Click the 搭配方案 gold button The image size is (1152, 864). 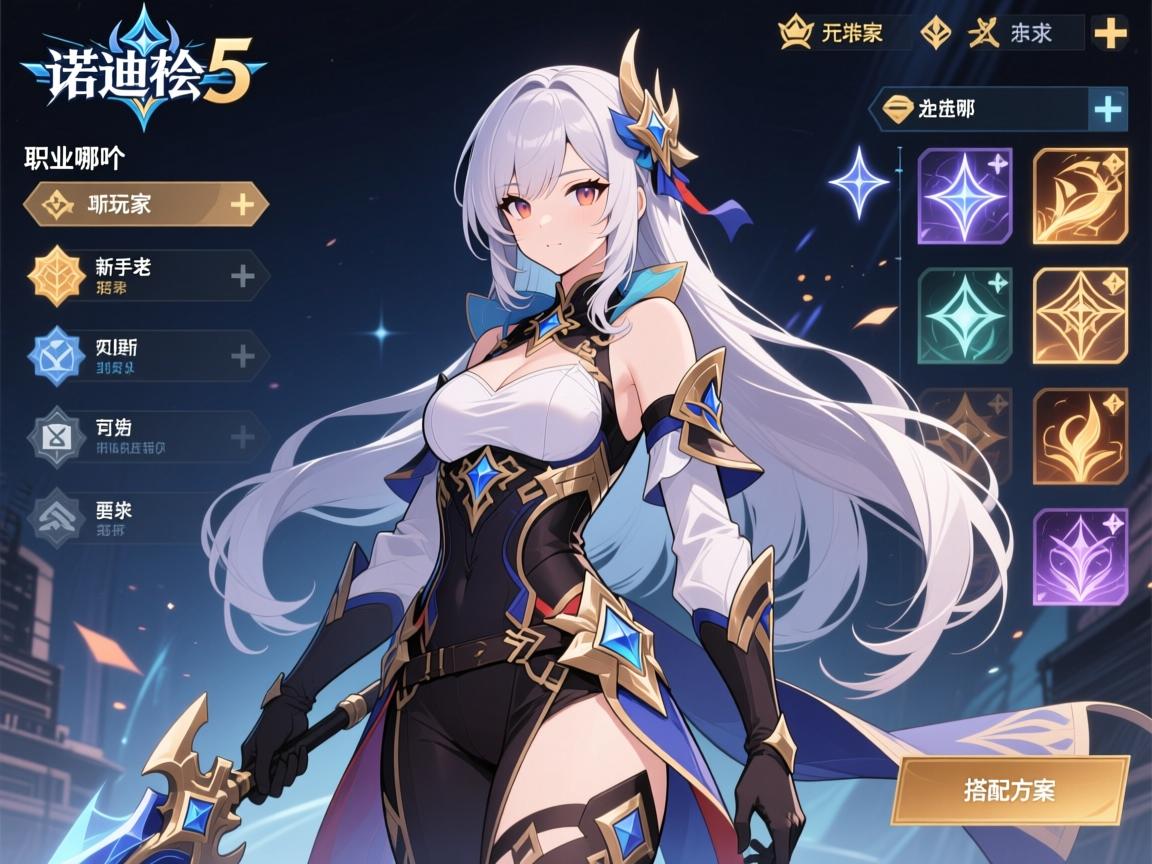point(1010,790)
